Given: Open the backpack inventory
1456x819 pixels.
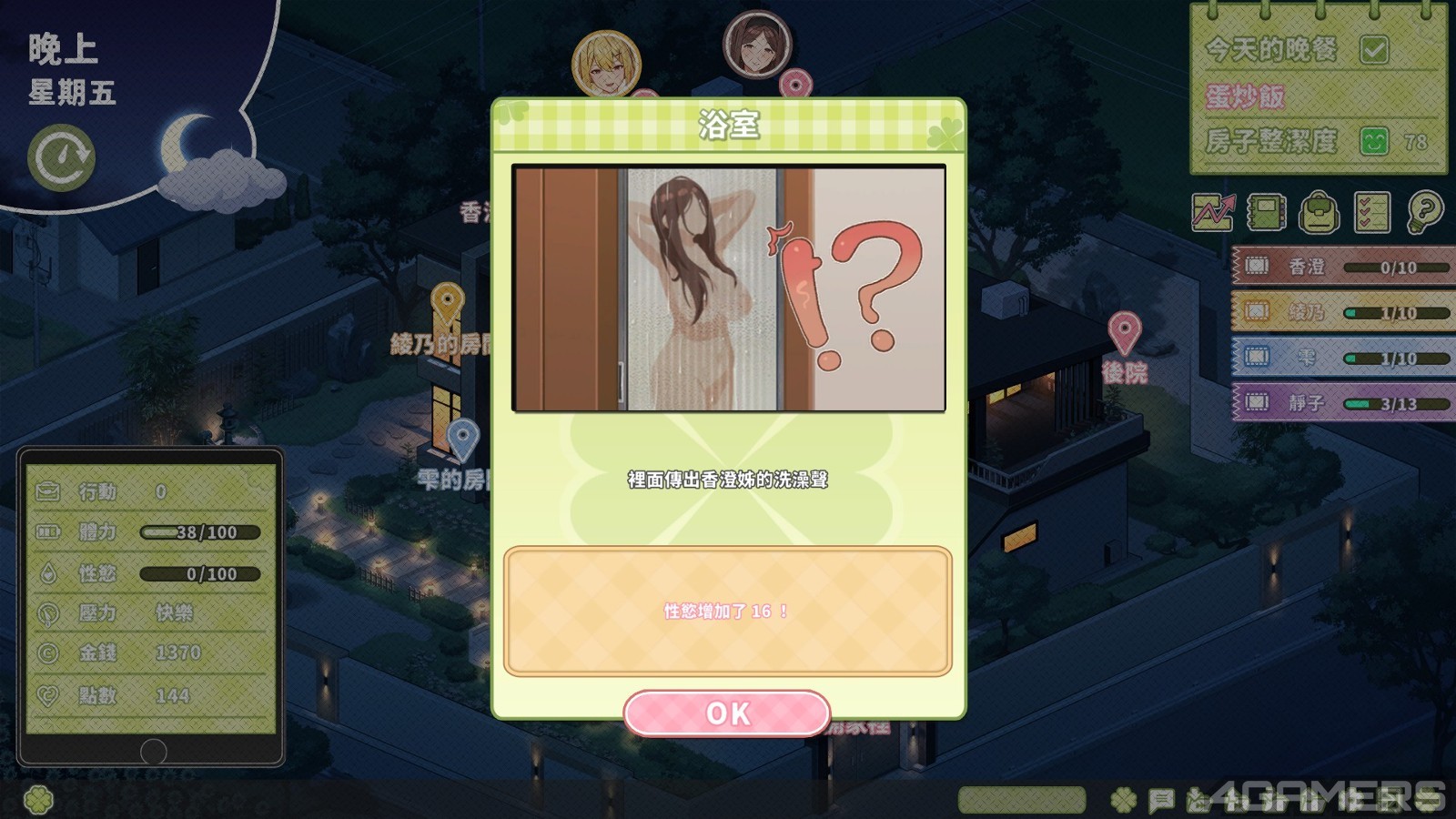Looking at the screenshot, I should click(x=1319, y=213).
